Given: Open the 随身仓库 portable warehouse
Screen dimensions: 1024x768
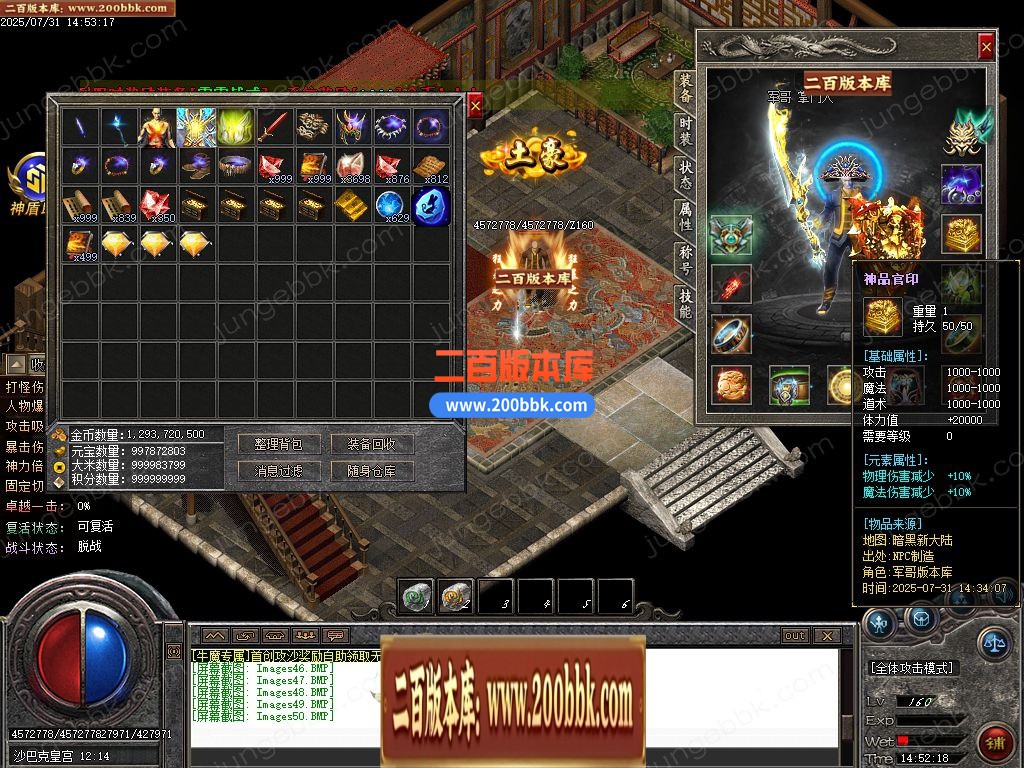Looking at the screenshot, I should pos(372,471).
